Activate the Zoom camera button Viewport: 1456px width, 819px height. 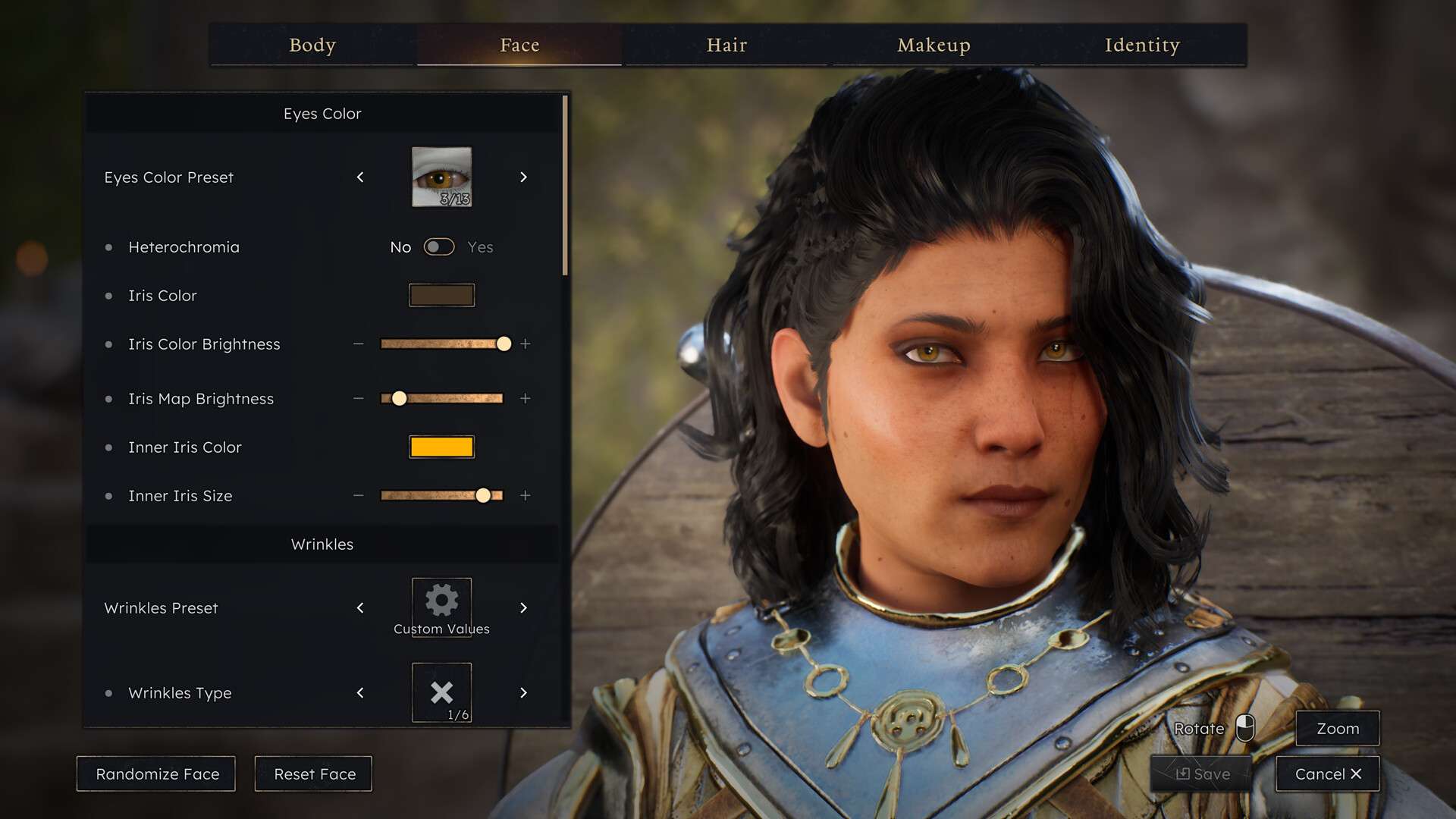point(1337,729)
